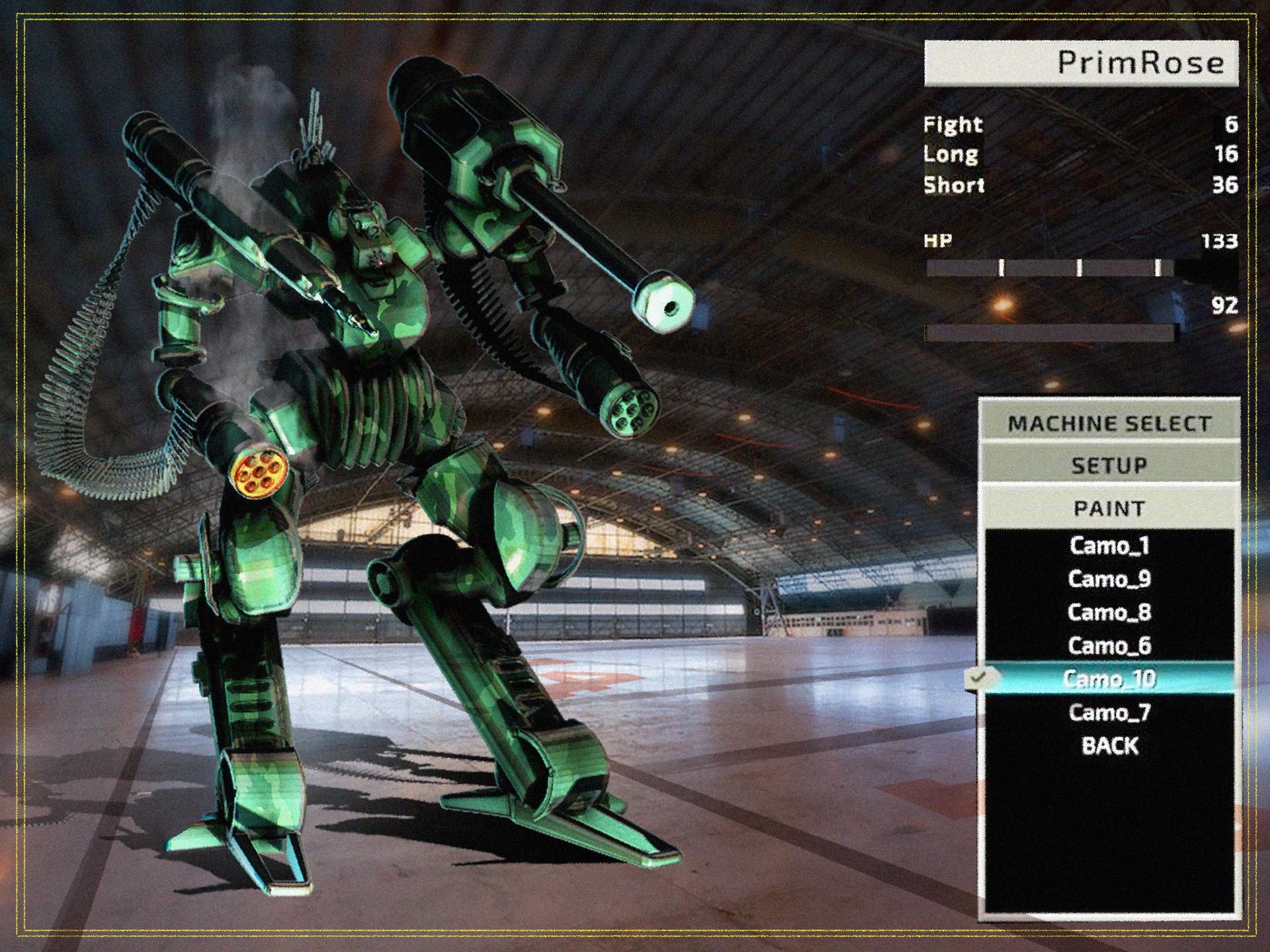Go BACK from the paint list

coord(1109,746)
